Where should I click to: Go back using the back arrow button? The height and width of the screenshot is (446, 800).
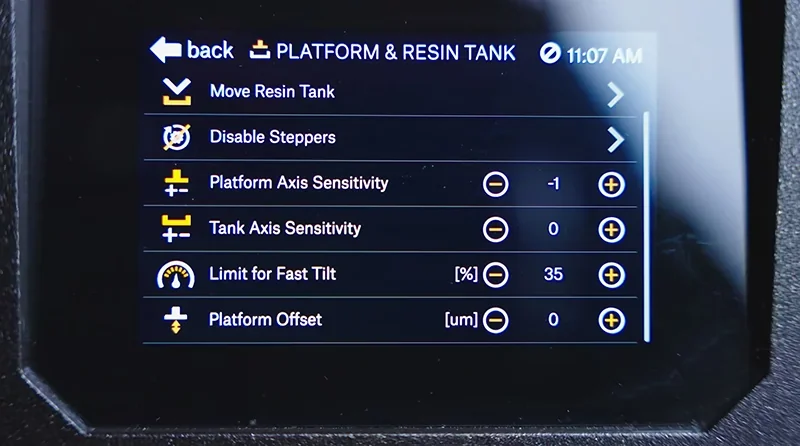(x=190, y=50)
